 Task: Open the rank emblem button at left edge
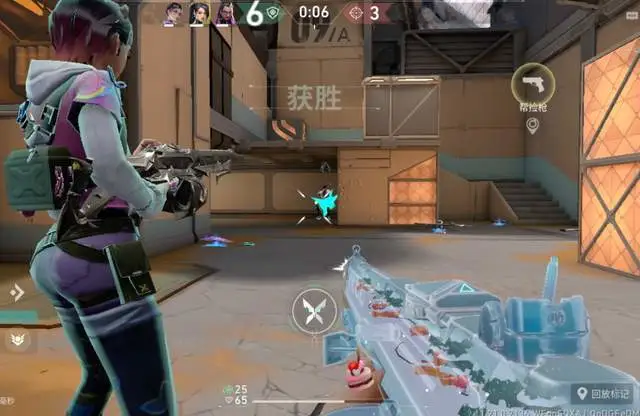[x=16, y=340]
